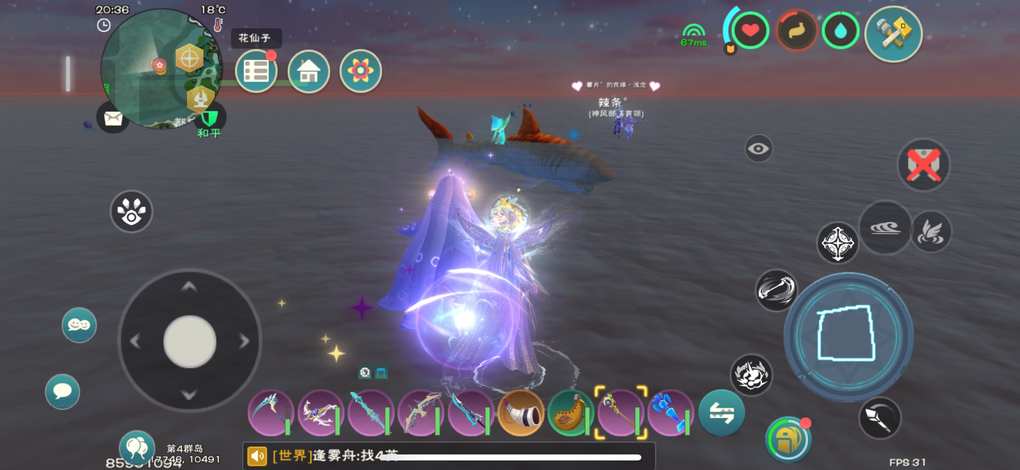Screen dimensions: 1020x470
Task: Tap the main attack button with square outline
Action: pos(848,334)
